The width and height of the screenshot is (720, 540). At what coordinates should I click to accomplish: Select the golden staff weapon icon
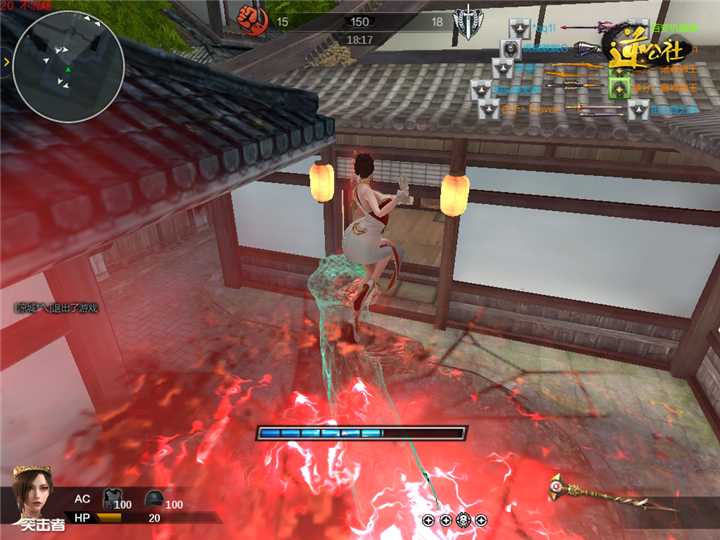[600, 491]
